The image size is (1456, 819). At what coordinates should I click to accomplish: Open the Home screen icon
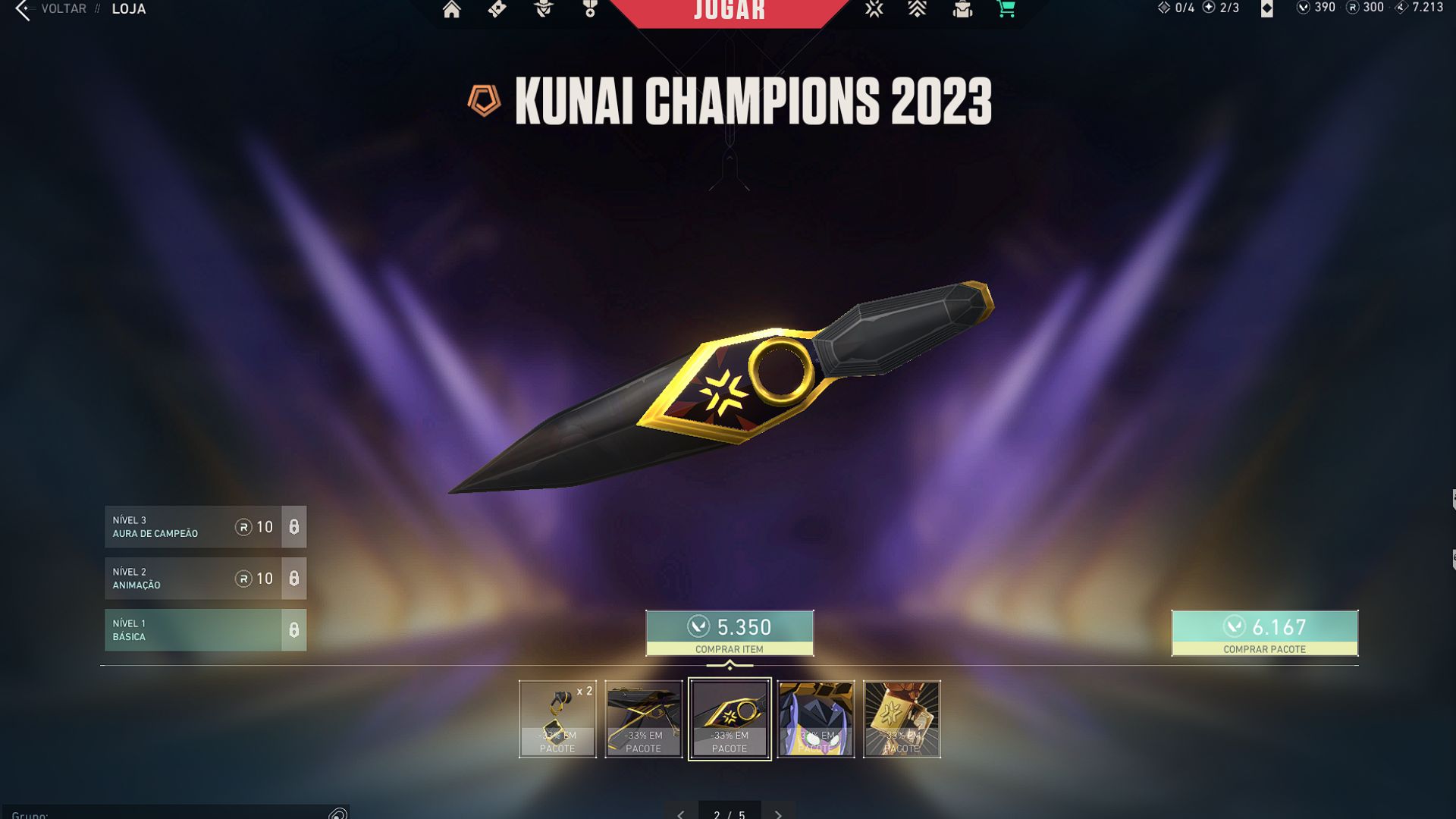click(453, 11)
